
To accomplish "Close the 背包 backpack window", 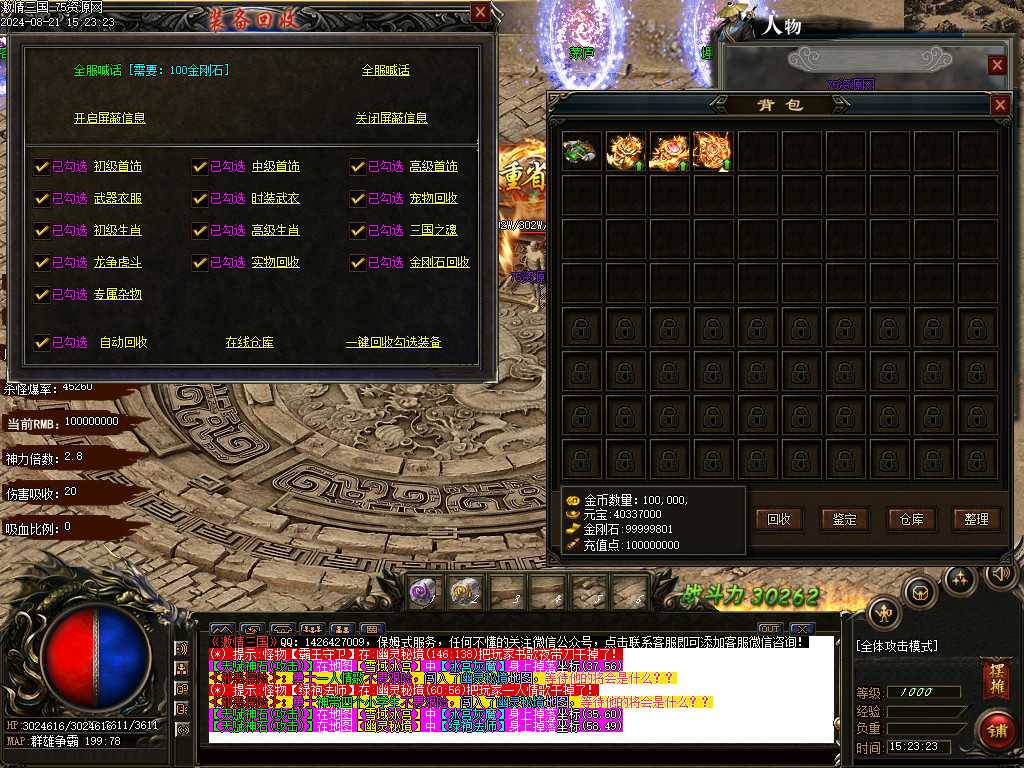I will click(x=999, y=104).
